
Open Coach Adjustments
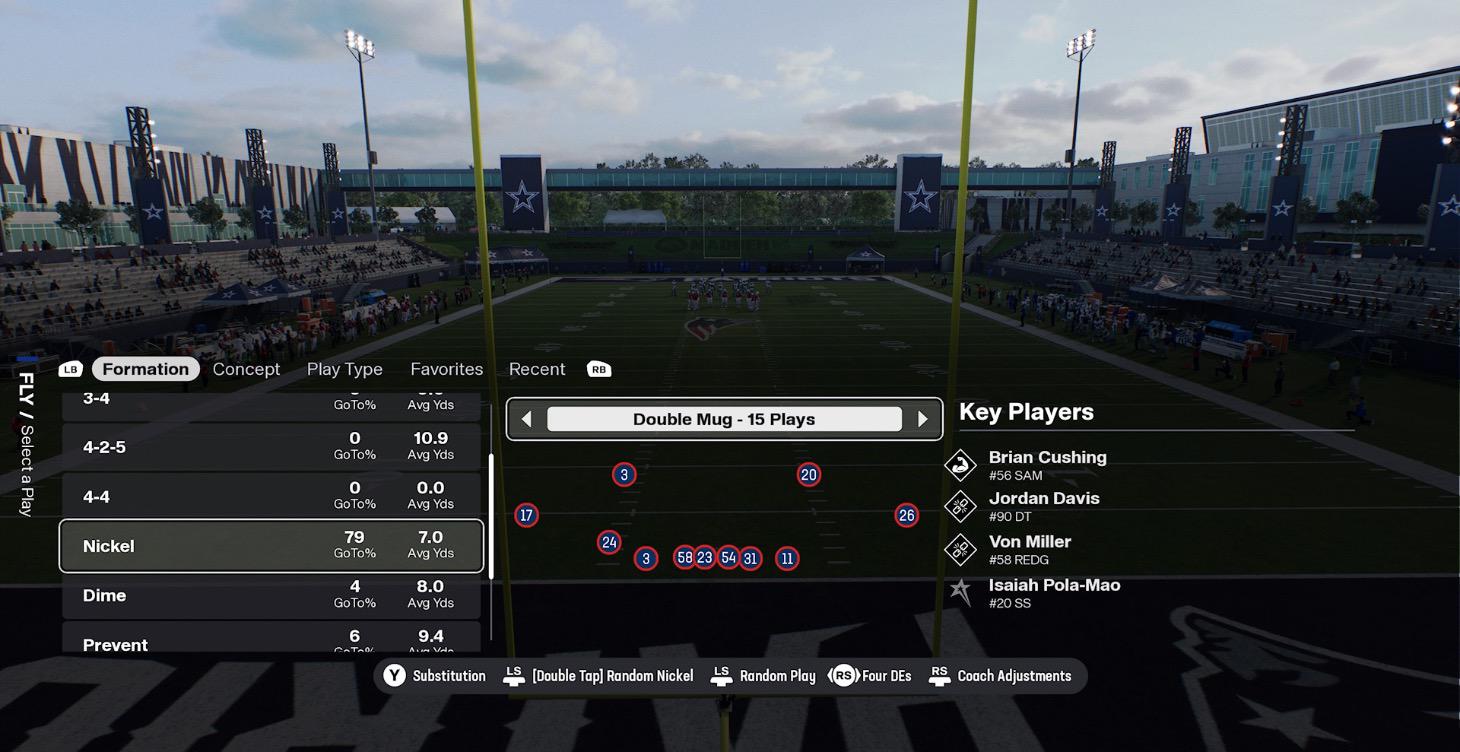coord(1001,676)
